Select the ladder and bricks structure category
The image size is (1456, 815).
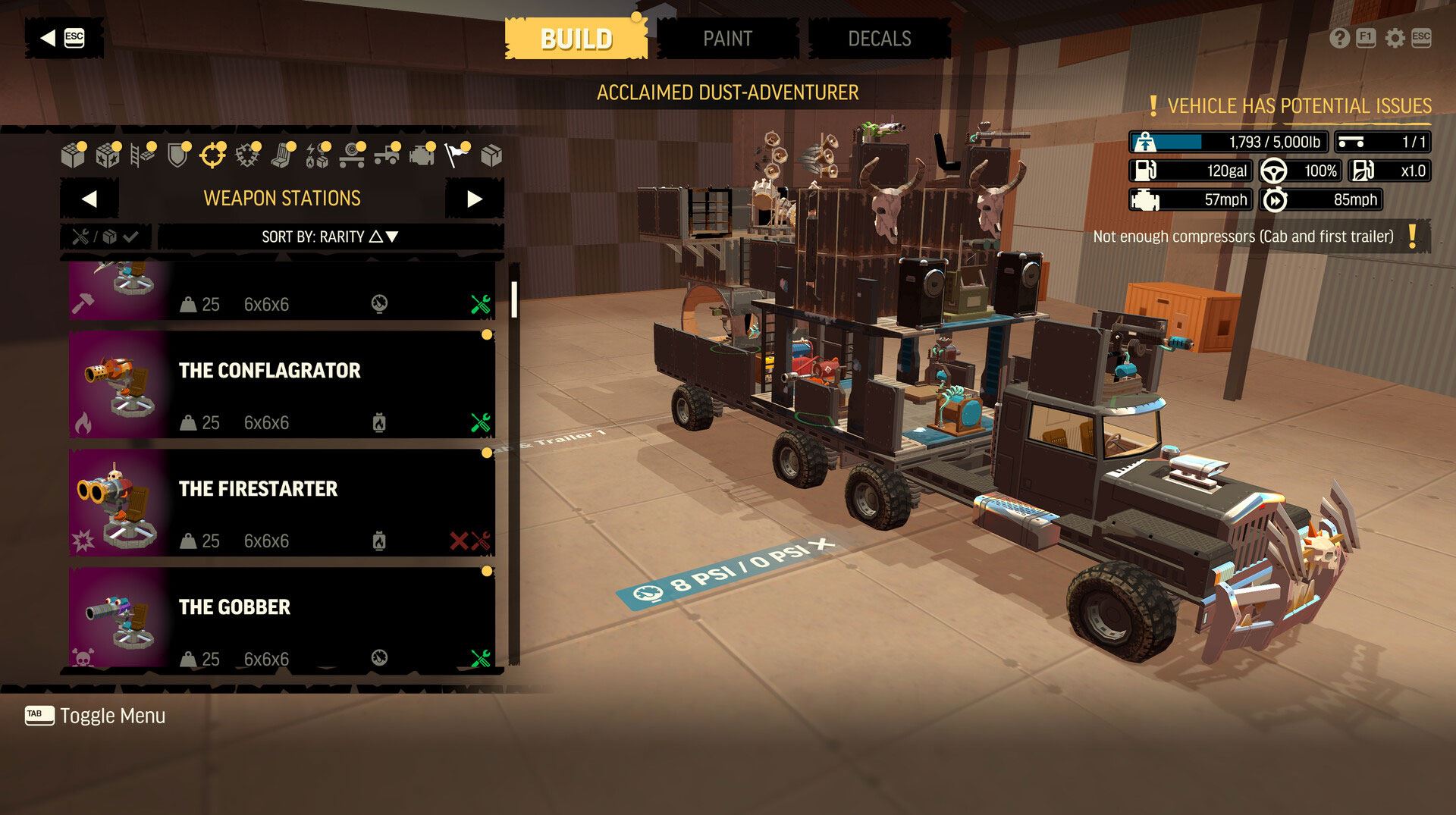click(142, 155)
